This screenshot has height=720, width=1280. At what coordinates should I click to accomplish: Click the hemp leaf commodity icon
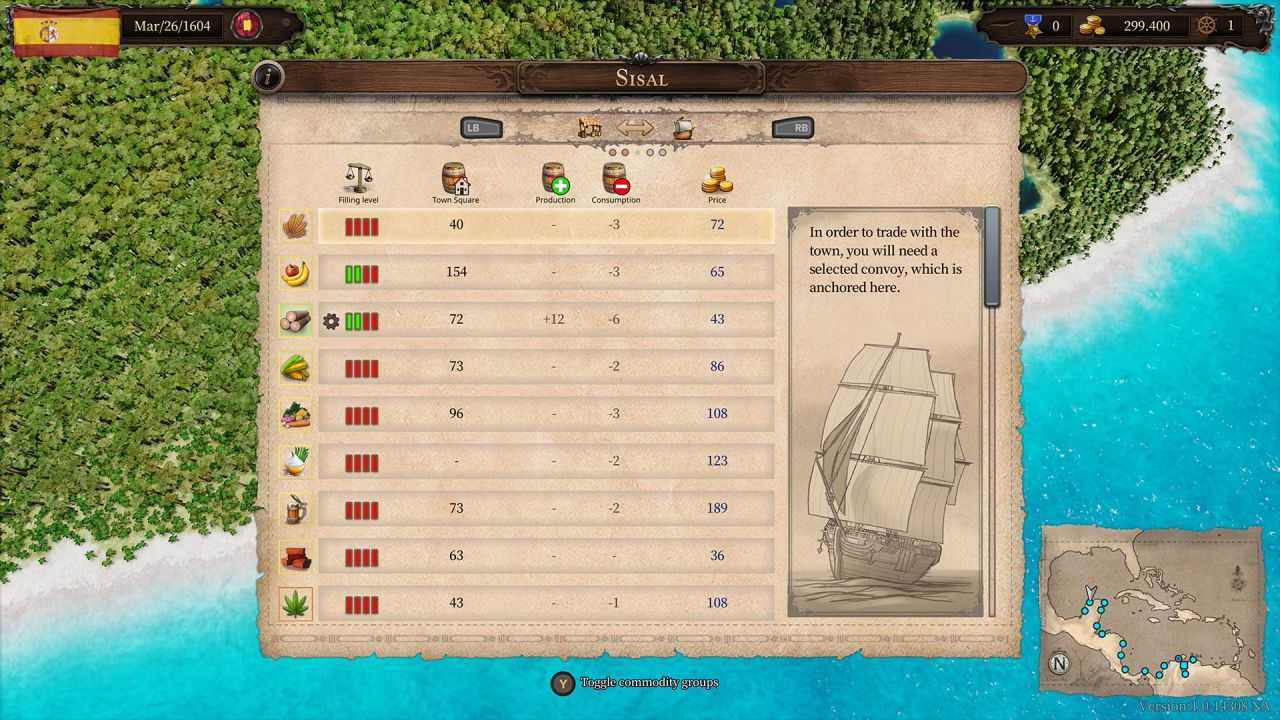pyautogui.click(x=296, y=602)
